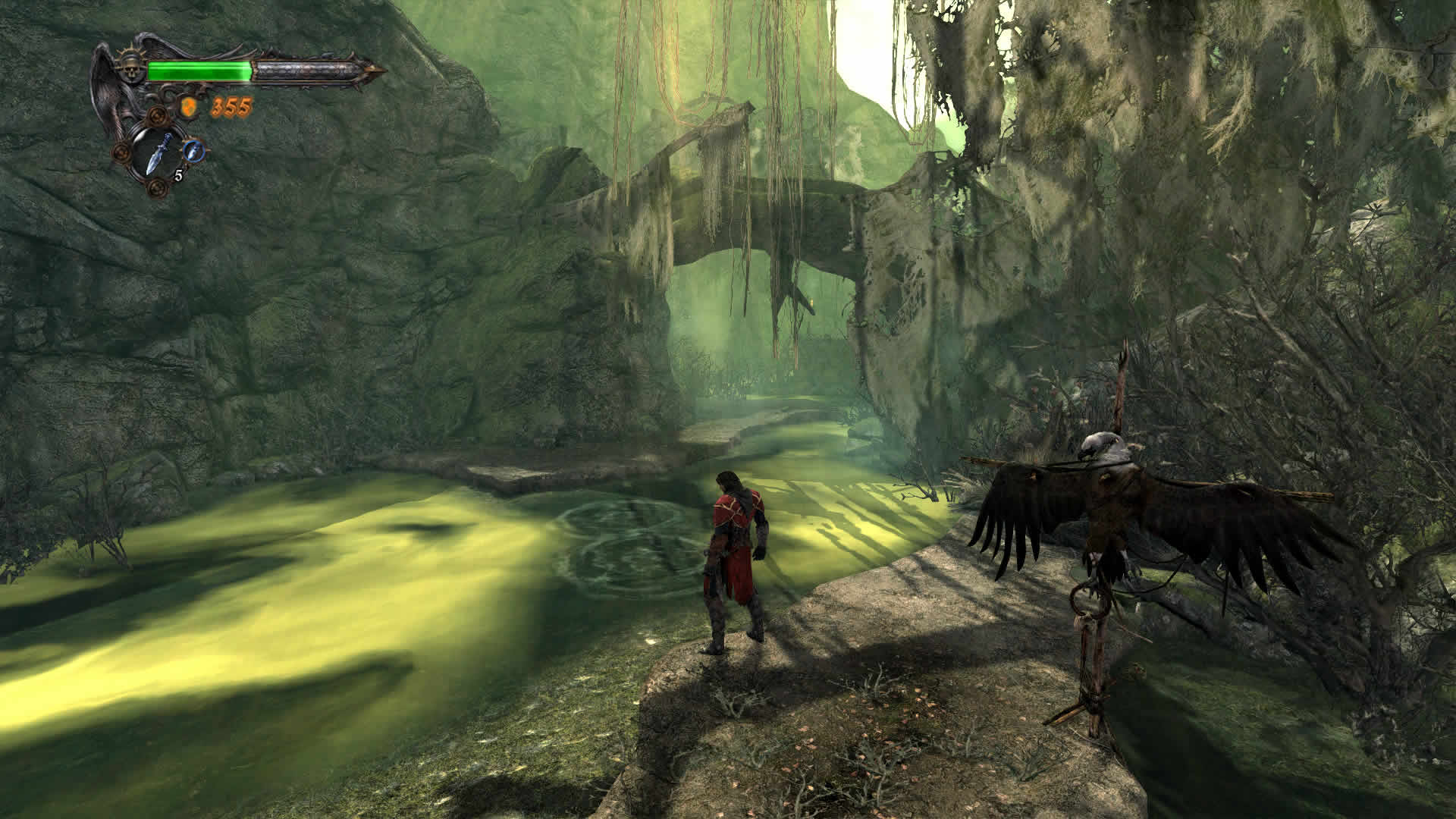Select the large silver dagger sub-weapon

[x=157, y=155]
